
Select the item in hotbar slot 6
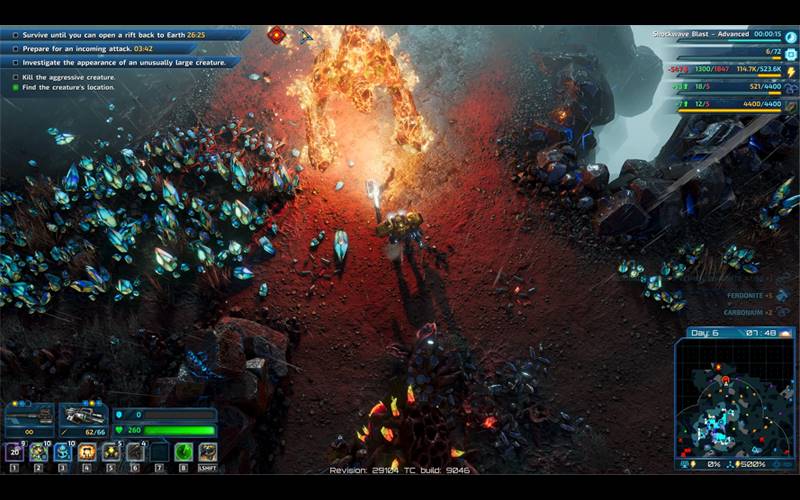pyautogui.click(x=135, y=452)
